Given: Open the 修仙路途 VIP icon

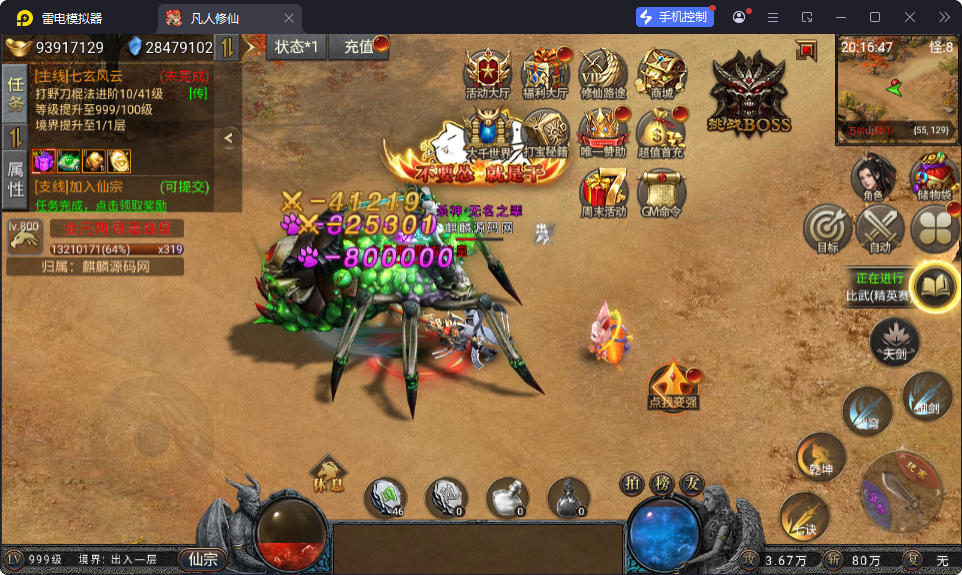Looking at the screenshot, I should tap(603, 73).
